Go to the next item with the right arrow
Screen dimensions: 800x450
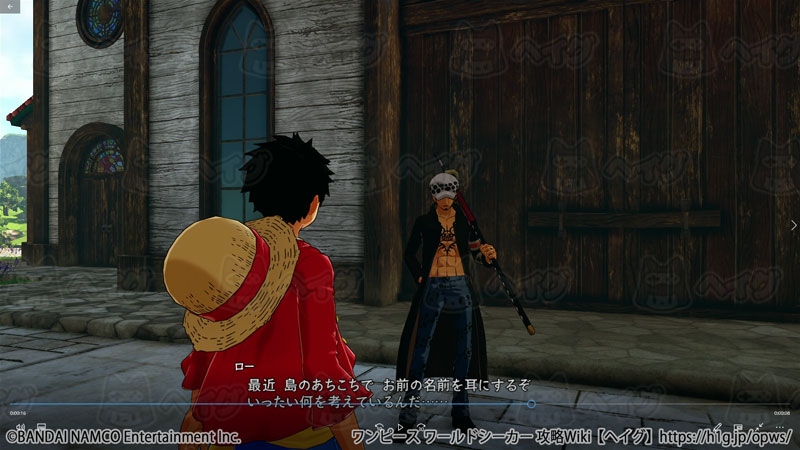tap(792, 225)
